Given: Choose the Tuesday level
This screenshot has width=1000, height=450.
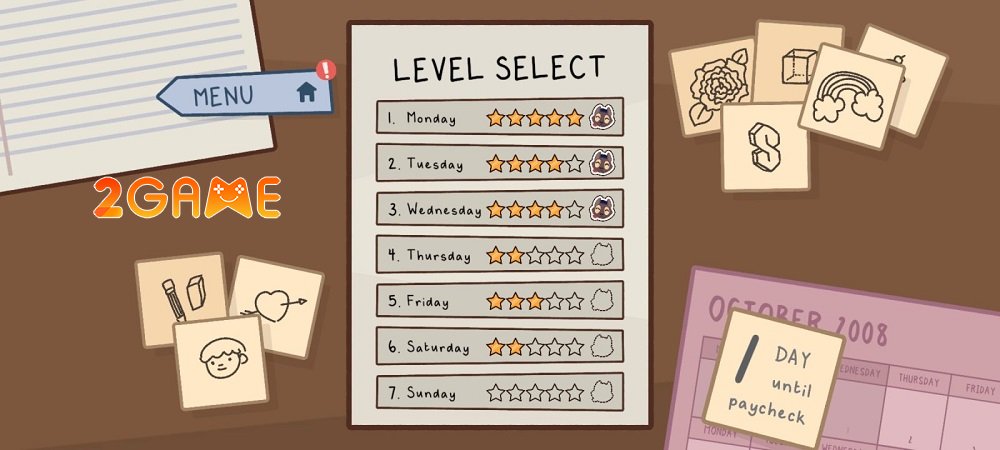Looking at the screenshot, I should 499,163.
